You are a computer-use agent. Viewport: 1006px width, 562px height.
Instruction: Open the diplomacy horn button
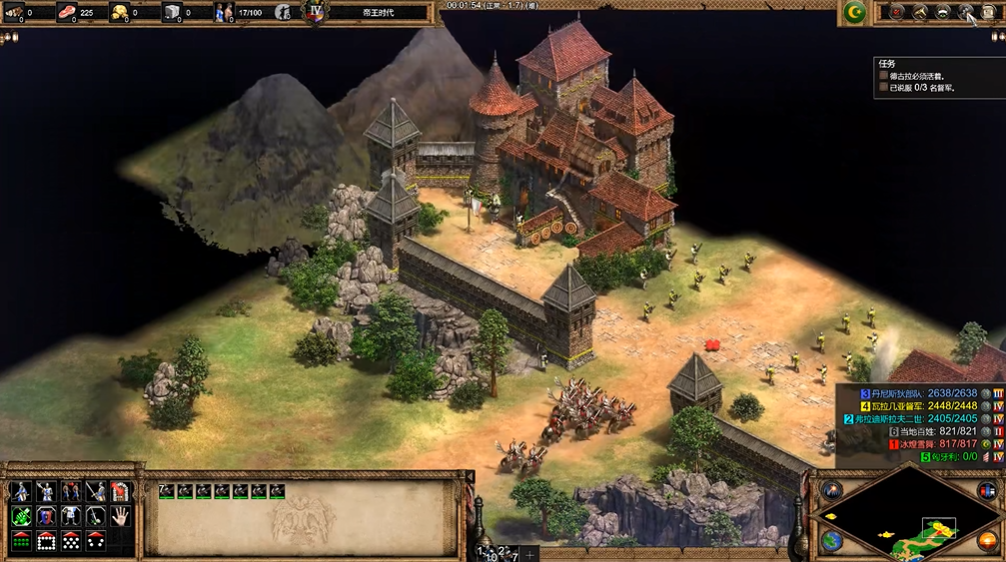(920, 12)
